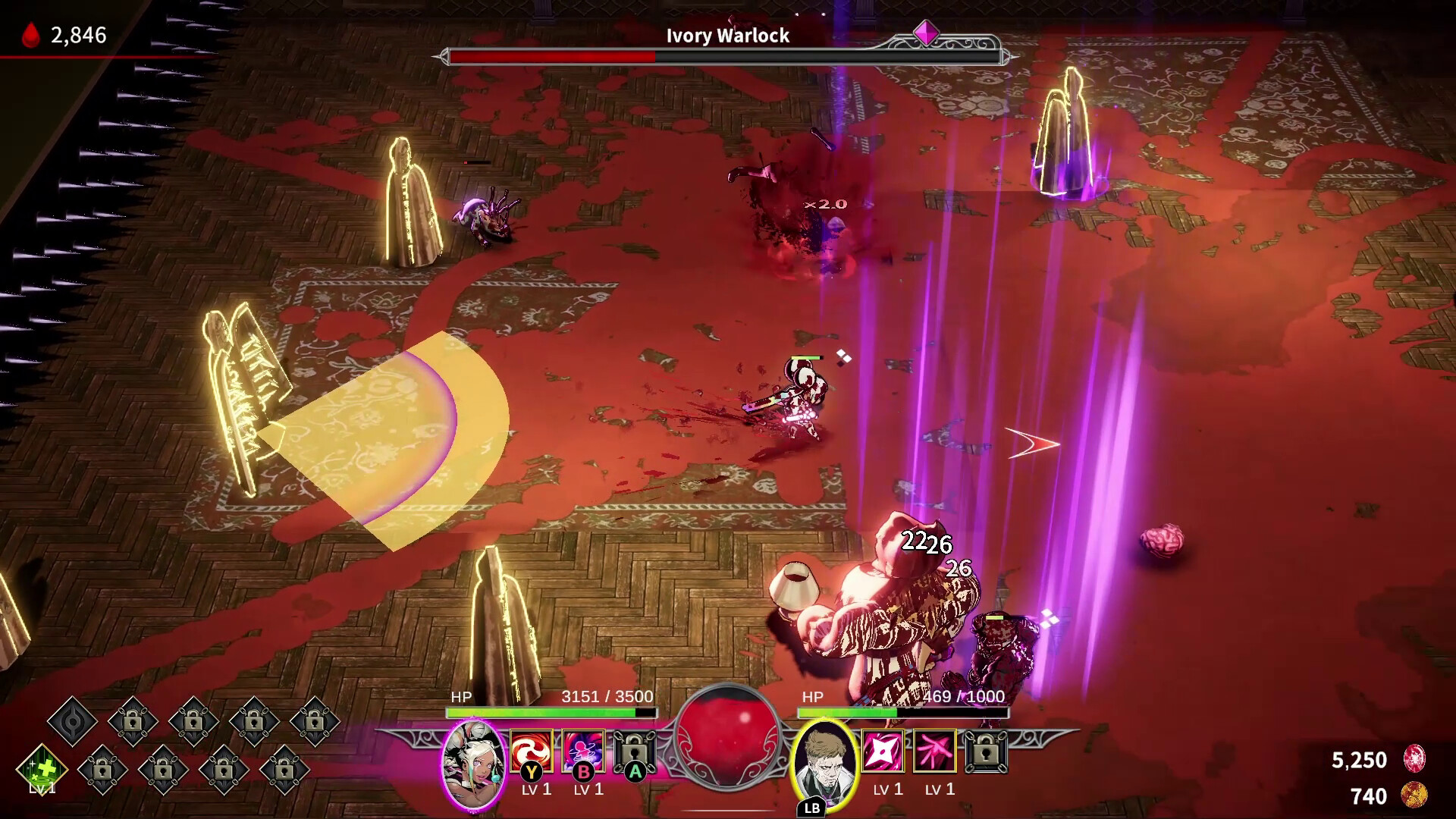Click the Ivory Warlock red health bar

[x=551, y=55]
